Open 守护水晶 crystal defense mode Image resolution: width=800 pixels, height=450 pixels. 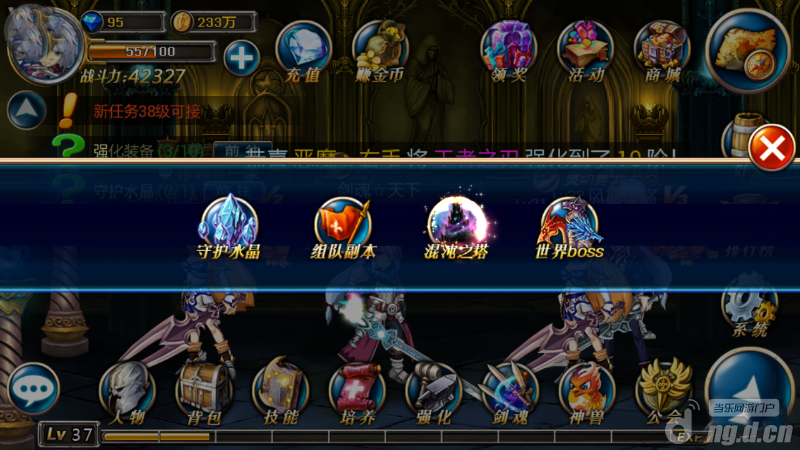pos(228,224)
